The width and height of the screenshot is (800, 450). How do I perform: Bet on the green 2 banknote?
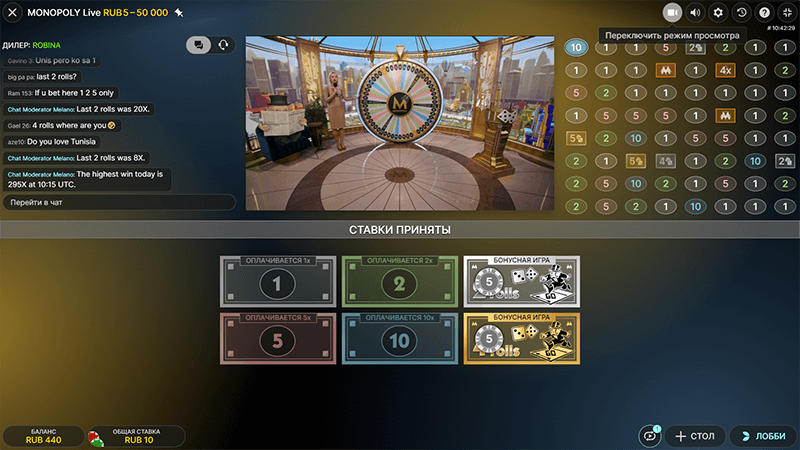point(399,282)
